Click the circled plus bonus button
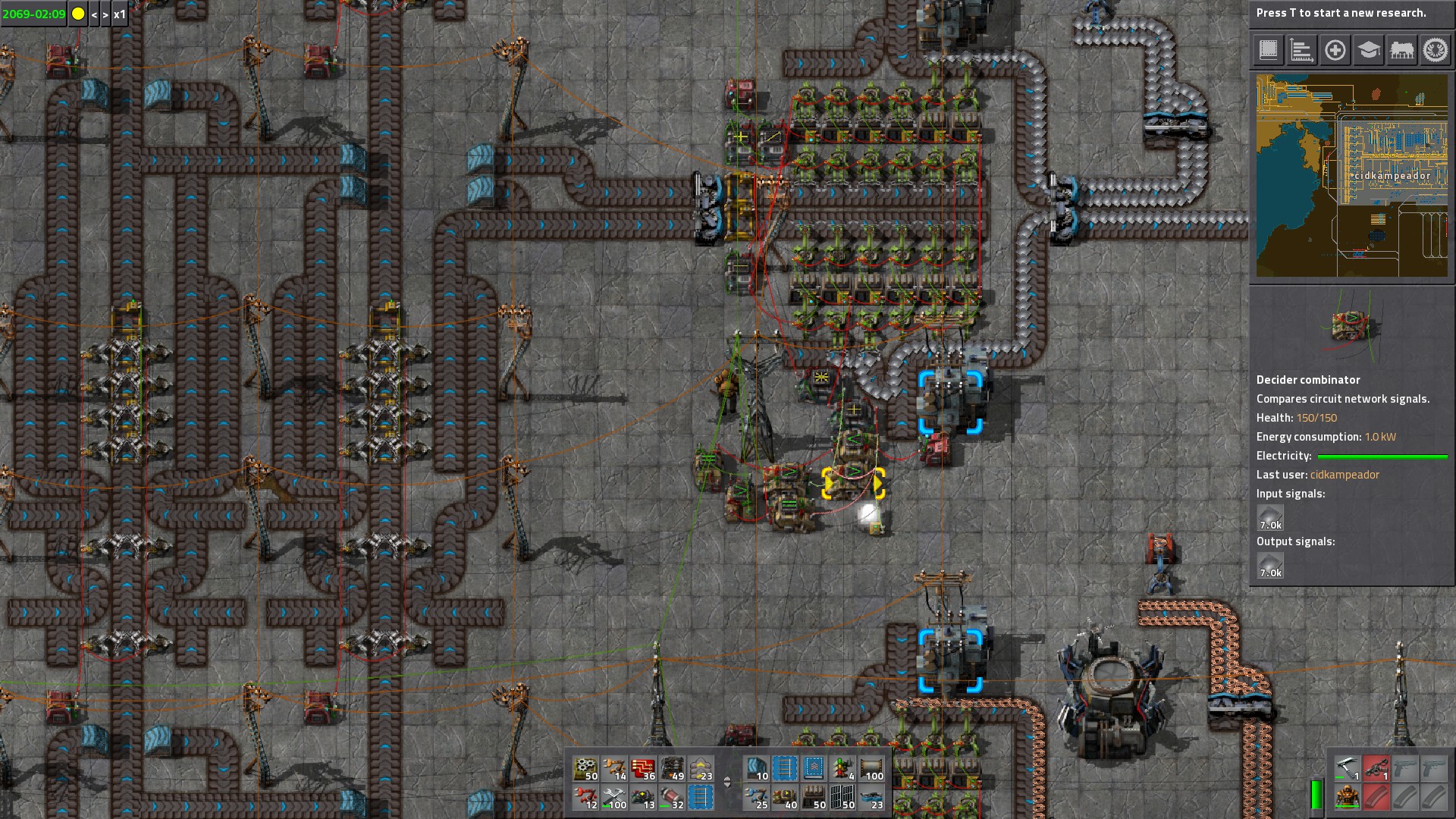The image size is (1456, 819). [x=1335, y=51]
